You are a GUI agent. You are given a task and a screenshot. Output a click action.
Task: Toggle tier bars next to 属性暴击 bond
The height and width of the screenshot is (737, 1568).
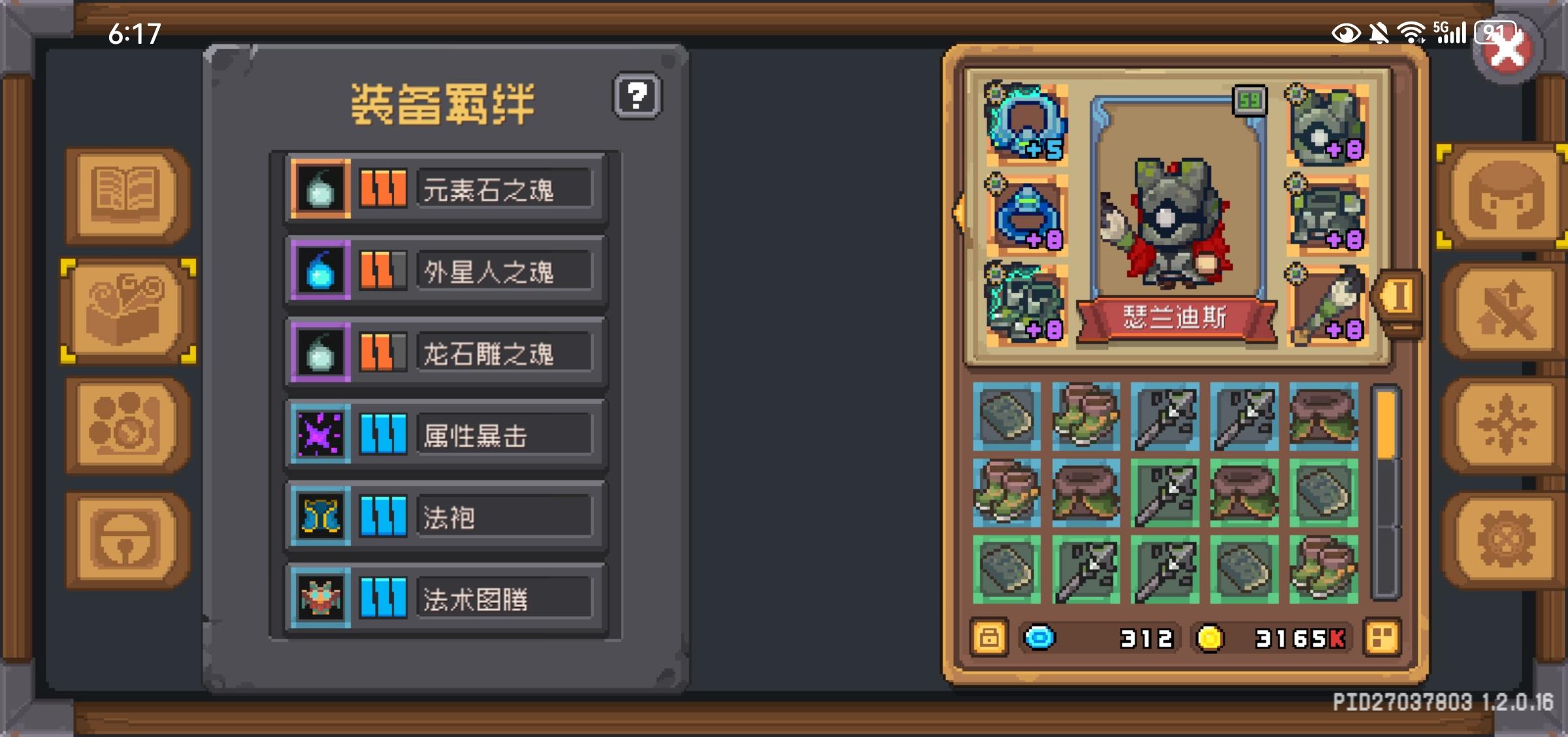point(383,433)
